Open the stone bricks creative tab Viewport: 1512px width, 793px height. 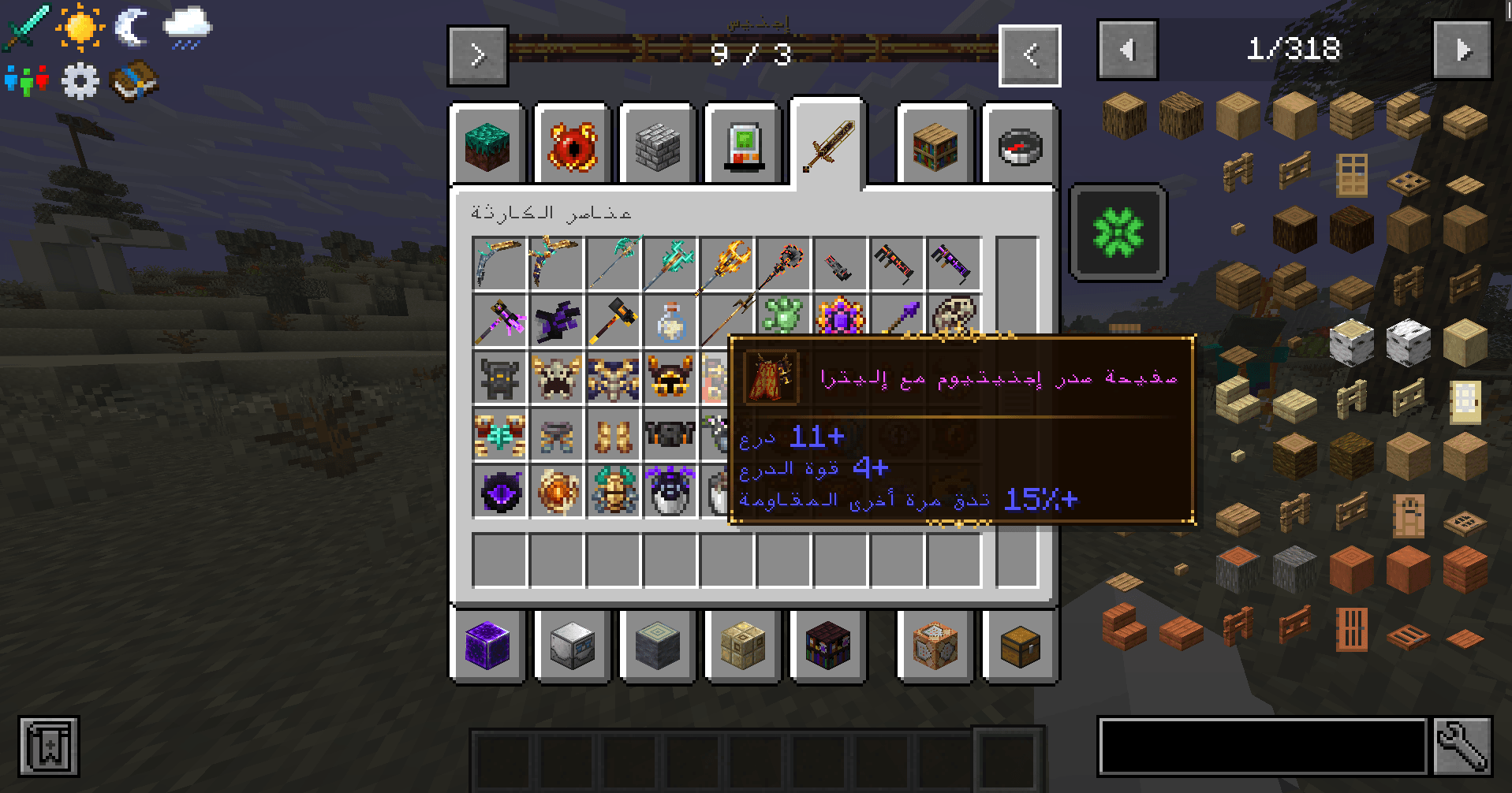pos(657,147)
